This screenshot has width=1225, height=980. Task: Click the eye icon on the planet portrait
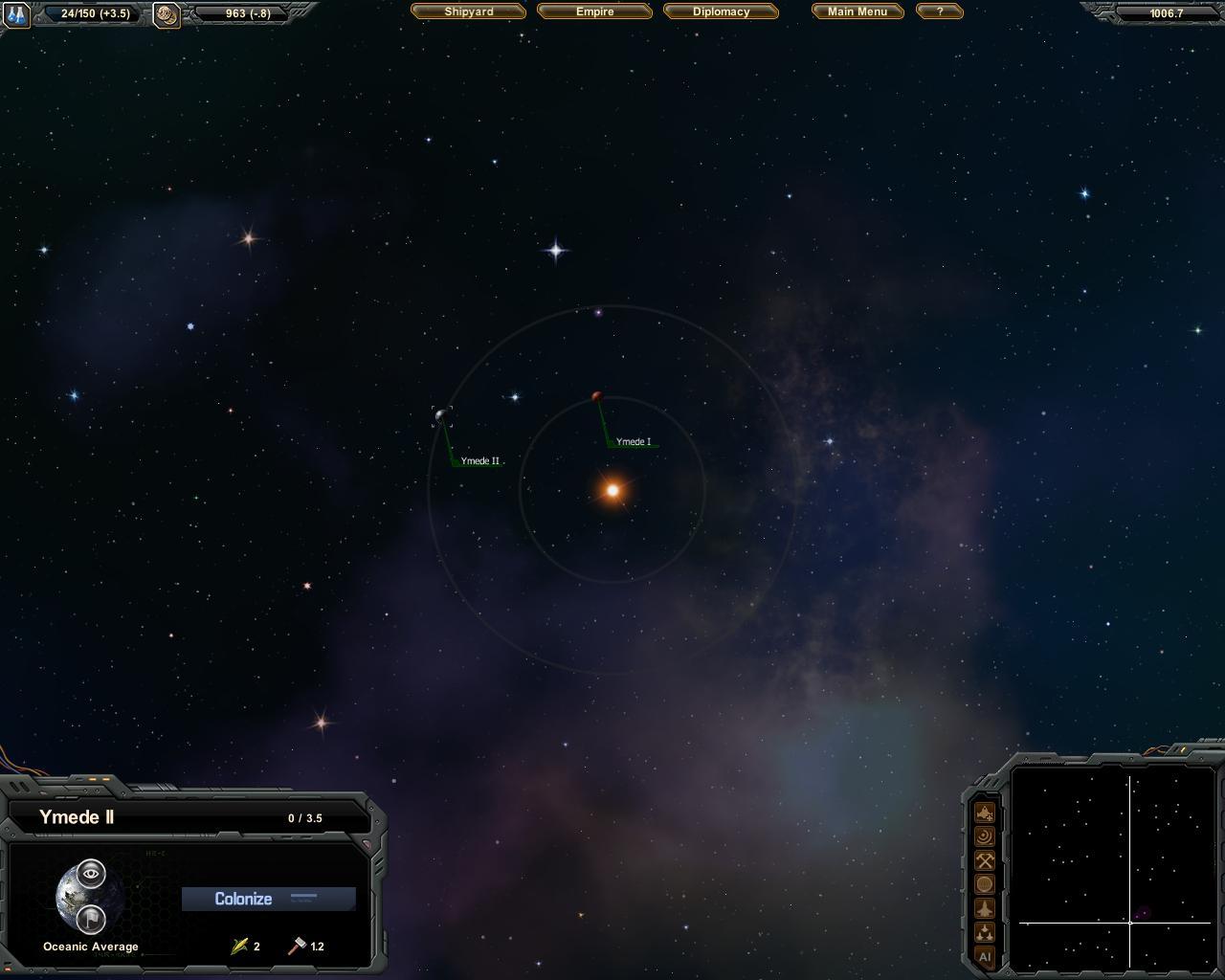coord(91,873)
